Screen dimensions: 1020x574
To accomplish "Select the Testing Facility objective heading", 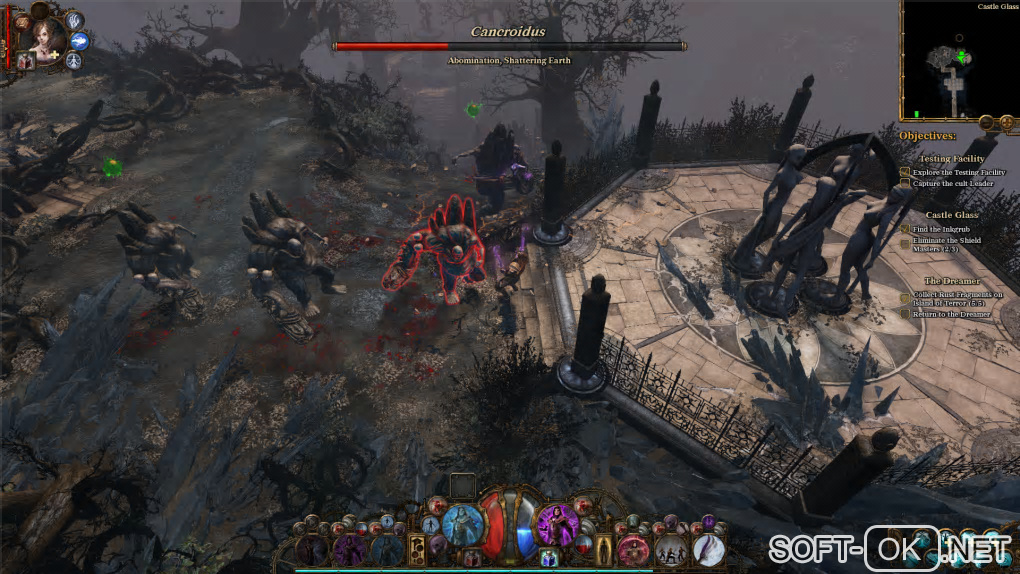I will click(x=951, y=159).
